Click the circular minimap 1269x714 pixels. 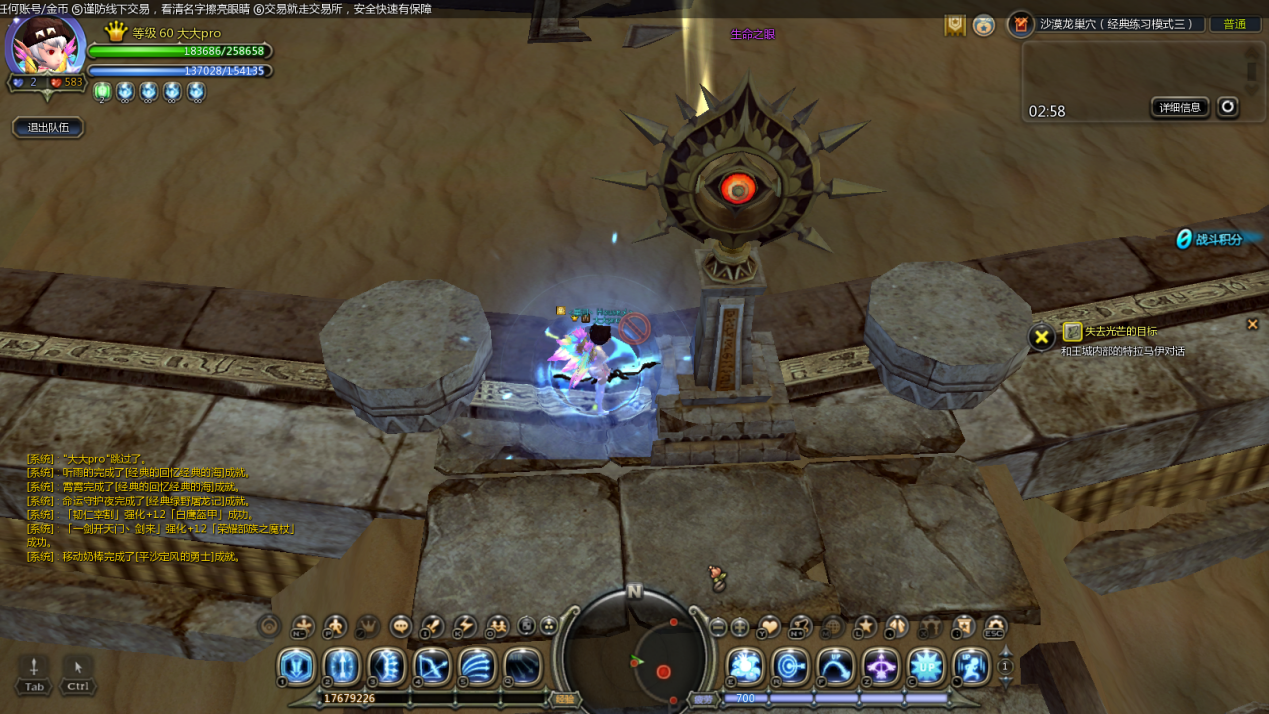[x=632, y=655]
